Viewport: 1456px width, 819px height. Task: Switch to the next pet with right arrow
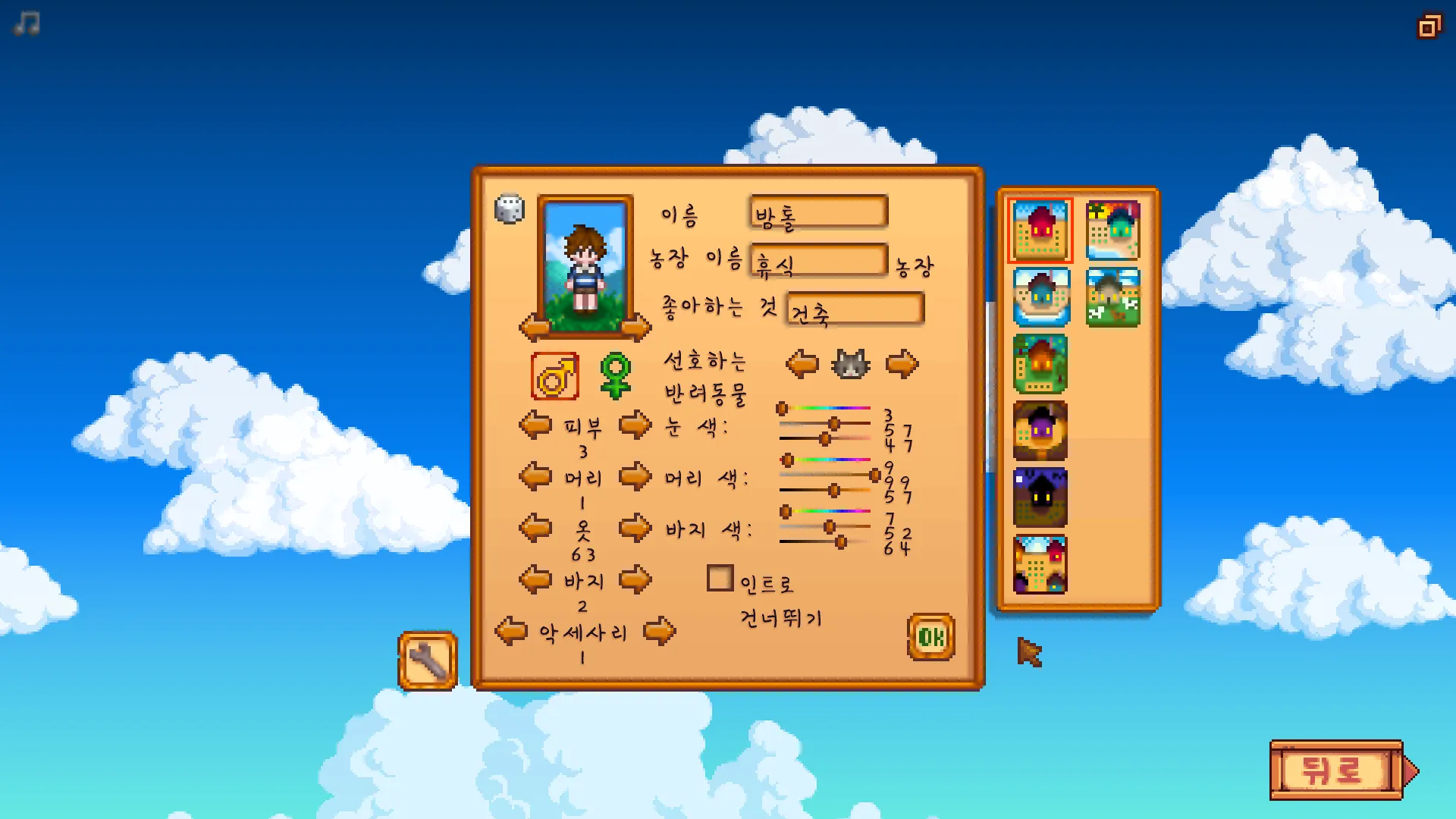tap(902, 365)
